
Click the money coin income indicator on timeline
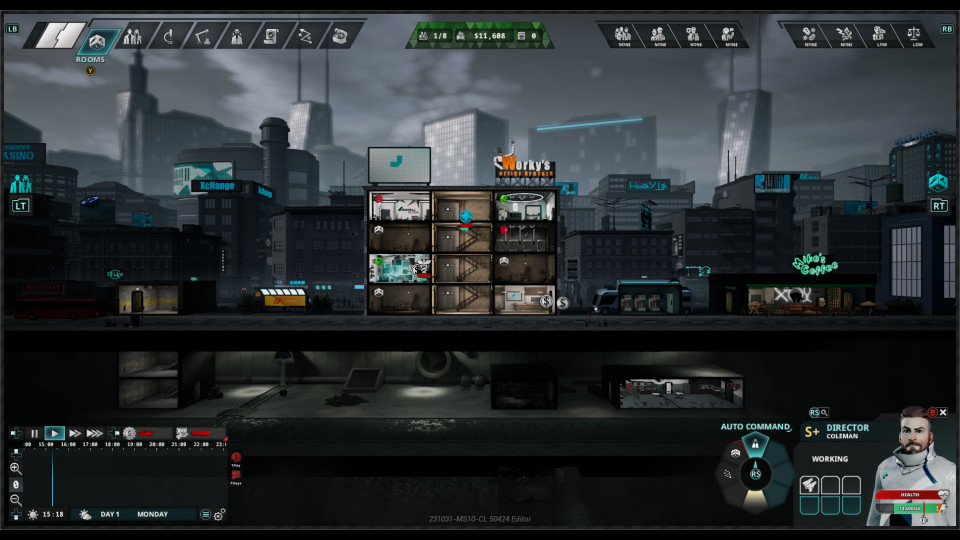(129, 433)
